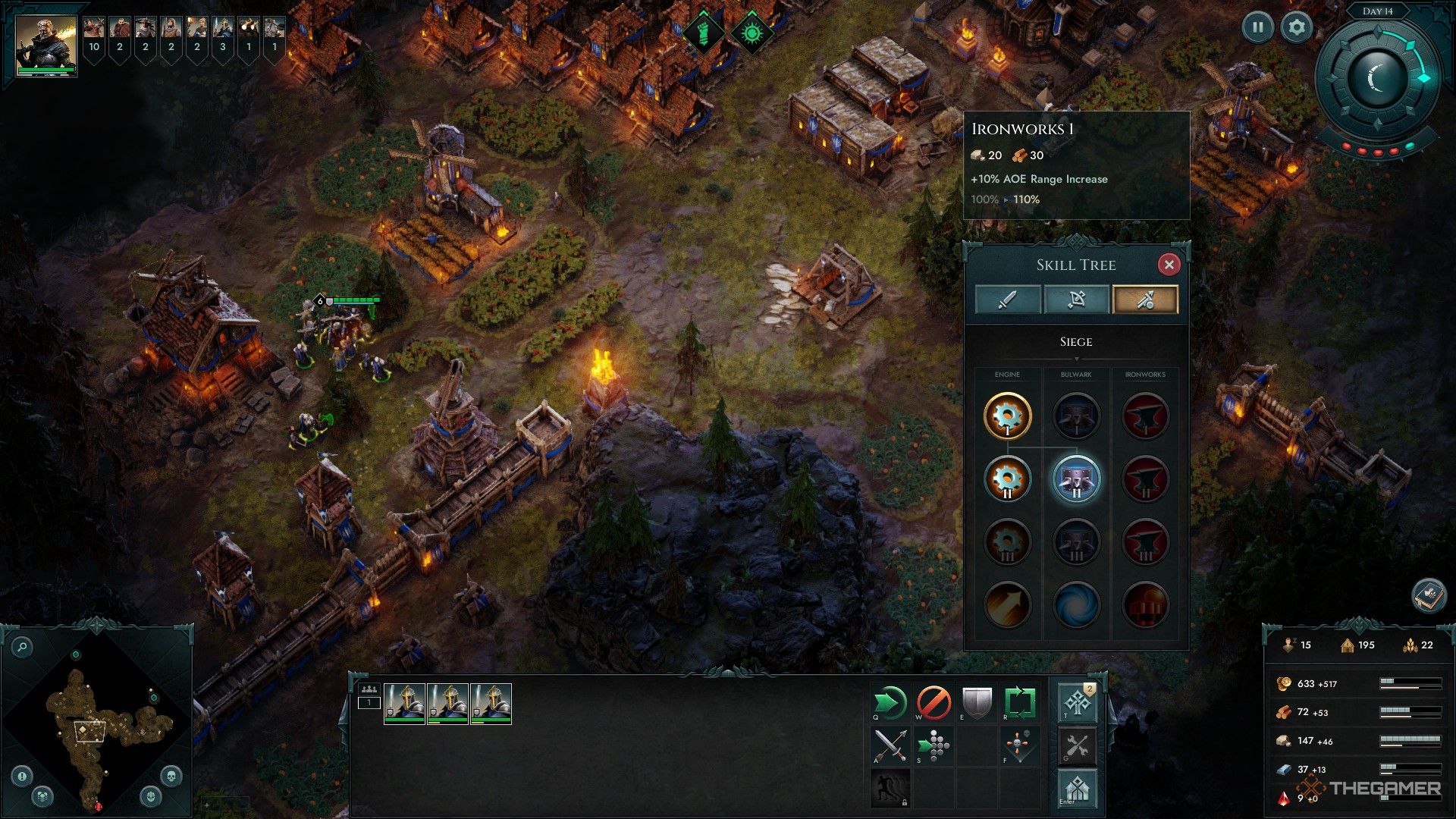This screenshot has width=1456, height=819.
Task: Switch to the melee sword skill tab
Action: (x=1009, y=299)
